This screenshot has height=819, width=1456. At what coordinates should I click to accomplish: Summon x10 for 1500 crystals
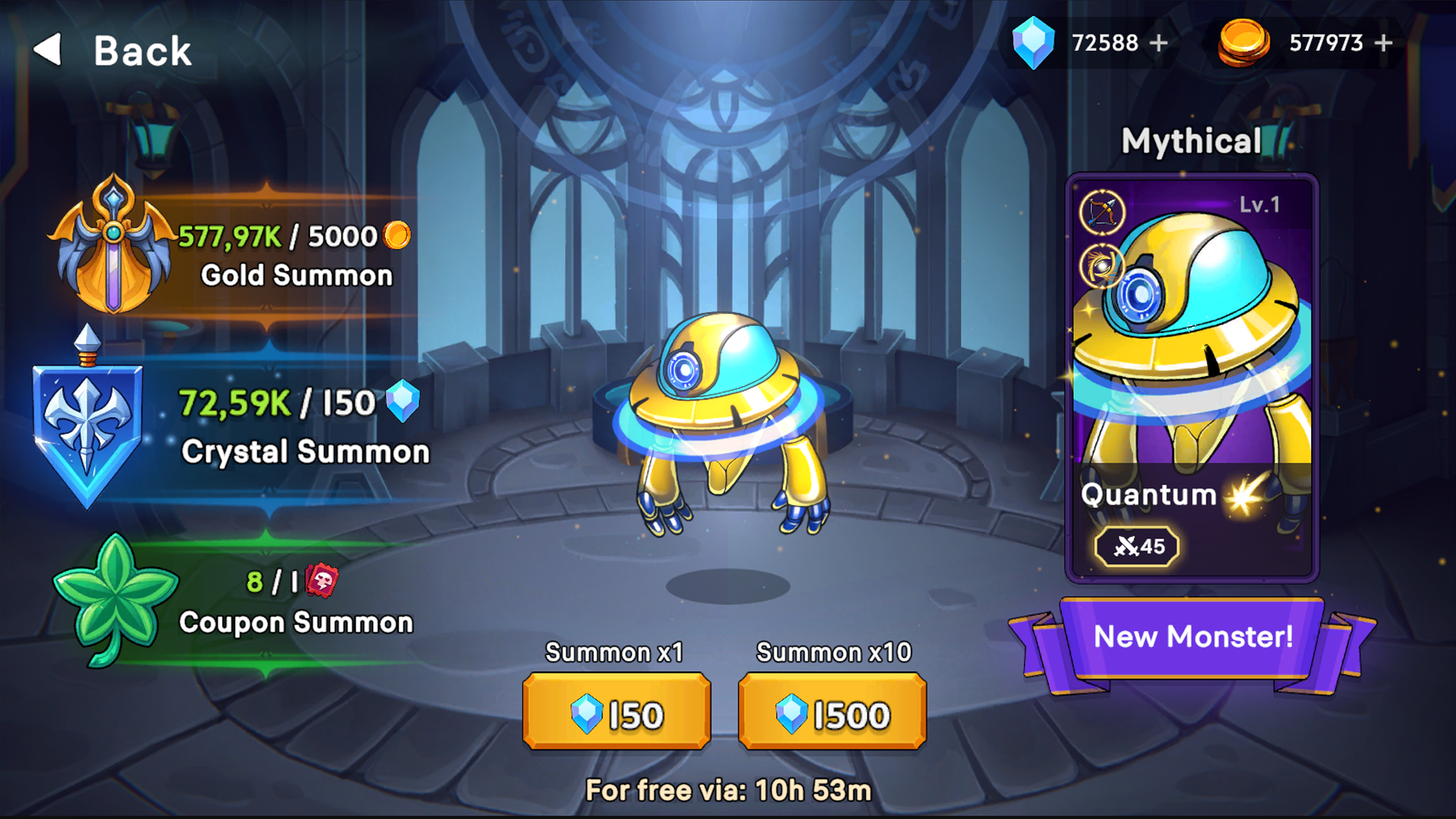[832, 713]
